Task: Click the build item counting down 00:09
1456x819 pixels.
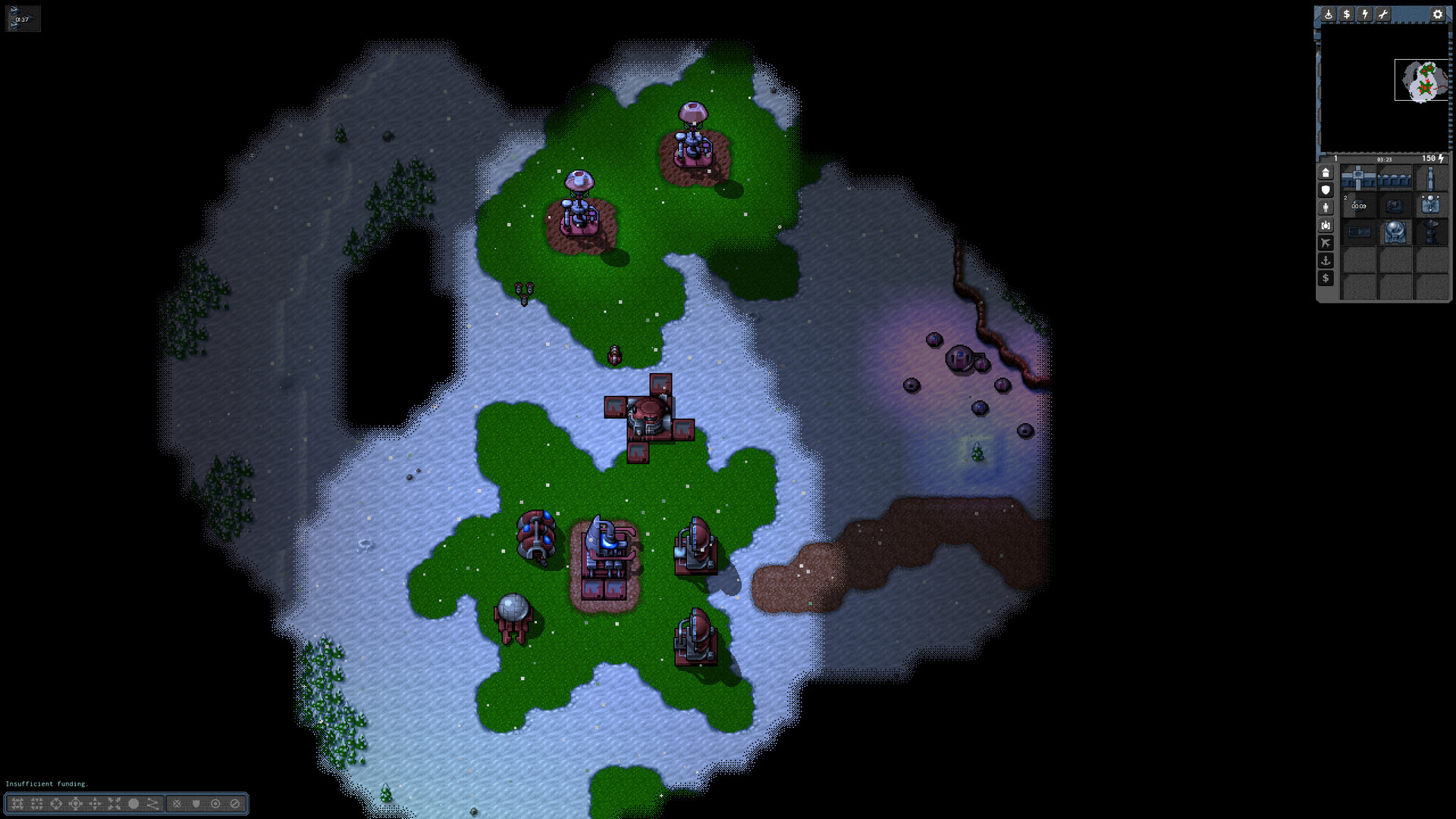Action: pyautogui.click(x=1358, y=206)
